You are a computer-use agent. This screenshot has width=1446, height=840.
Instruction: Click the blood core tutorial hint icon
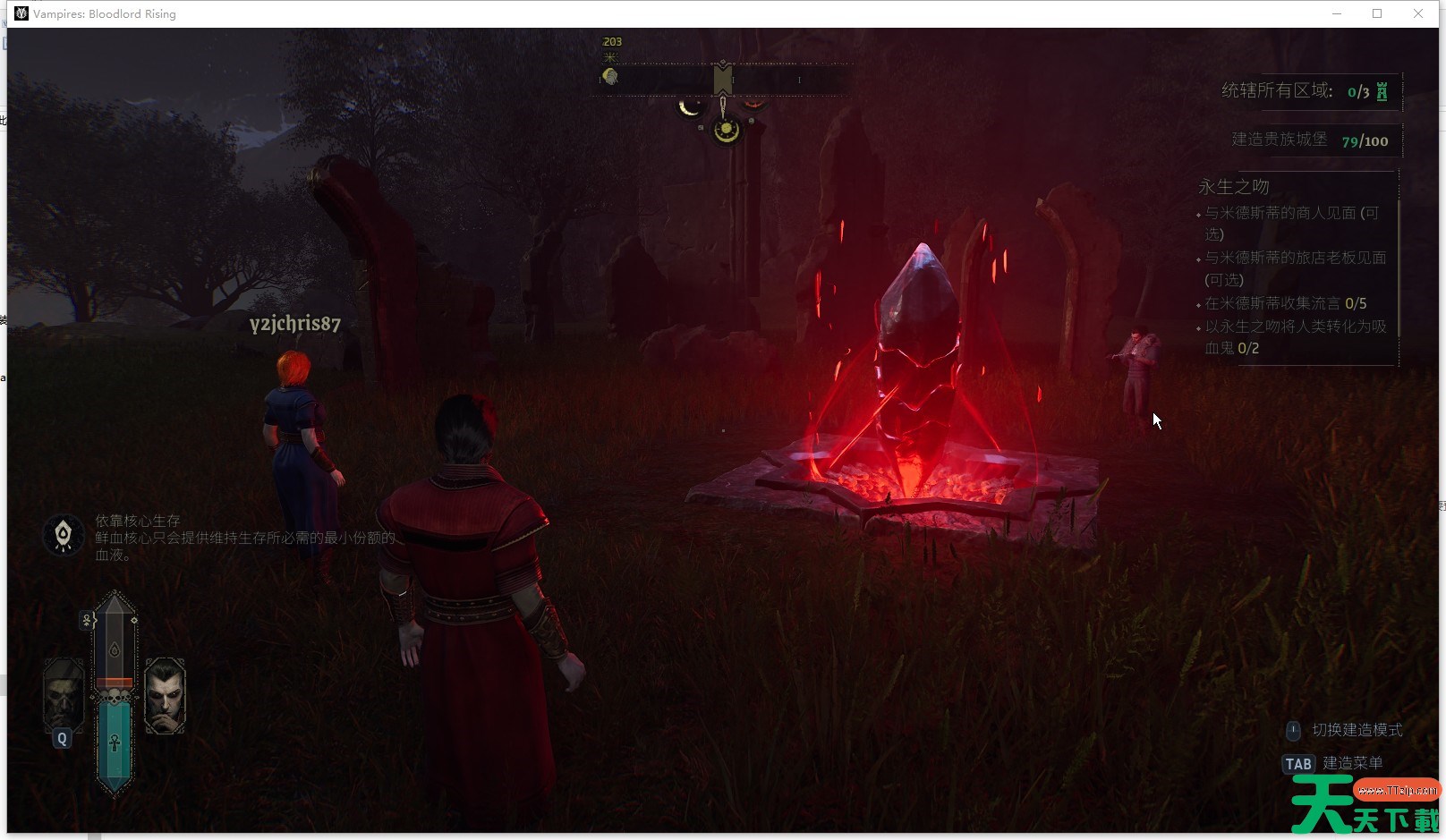click(x=64, y=535)
